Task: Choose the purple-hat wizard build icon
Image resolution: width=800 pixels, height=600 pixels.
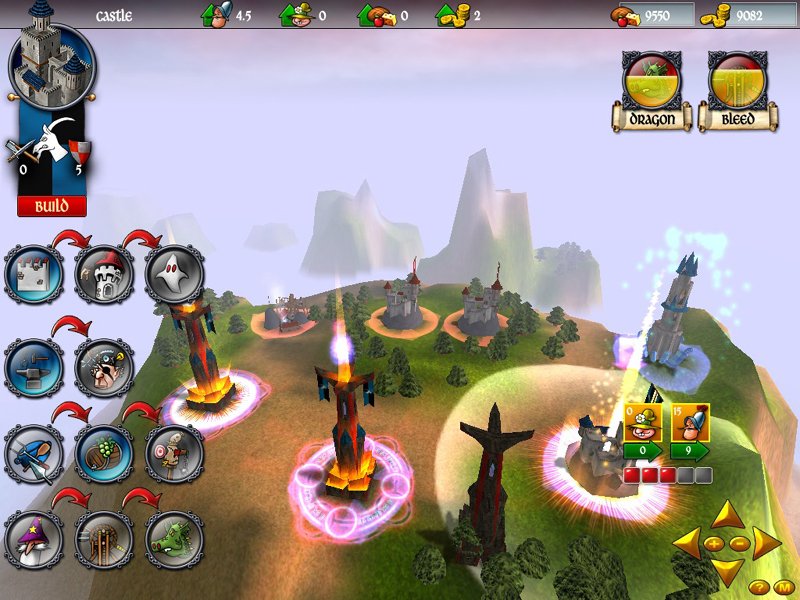Action: click(x=34, y=540)
